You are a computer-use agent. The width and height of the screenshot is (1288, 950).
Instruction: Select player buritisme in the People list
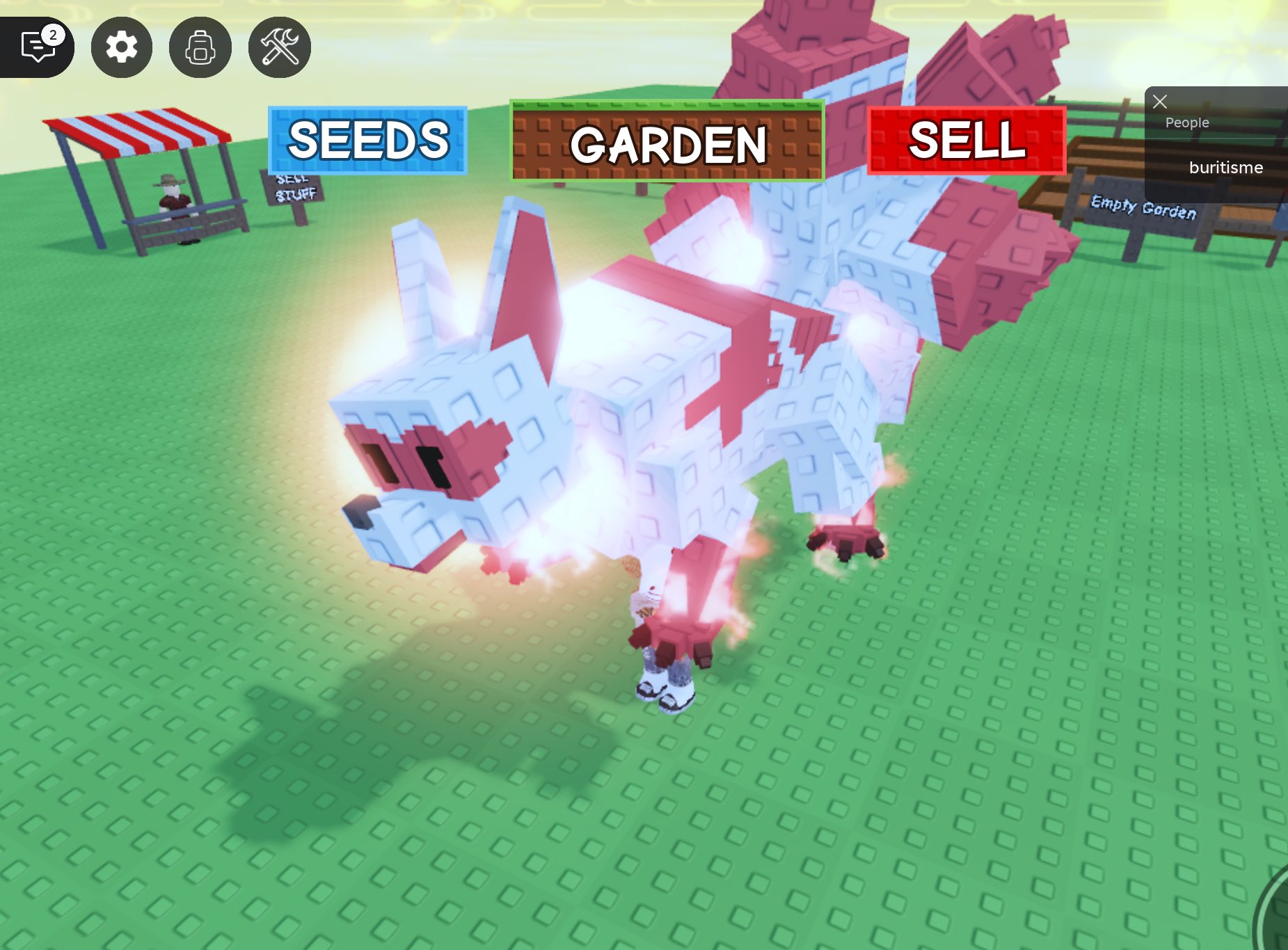click(x=1225, y=167)
